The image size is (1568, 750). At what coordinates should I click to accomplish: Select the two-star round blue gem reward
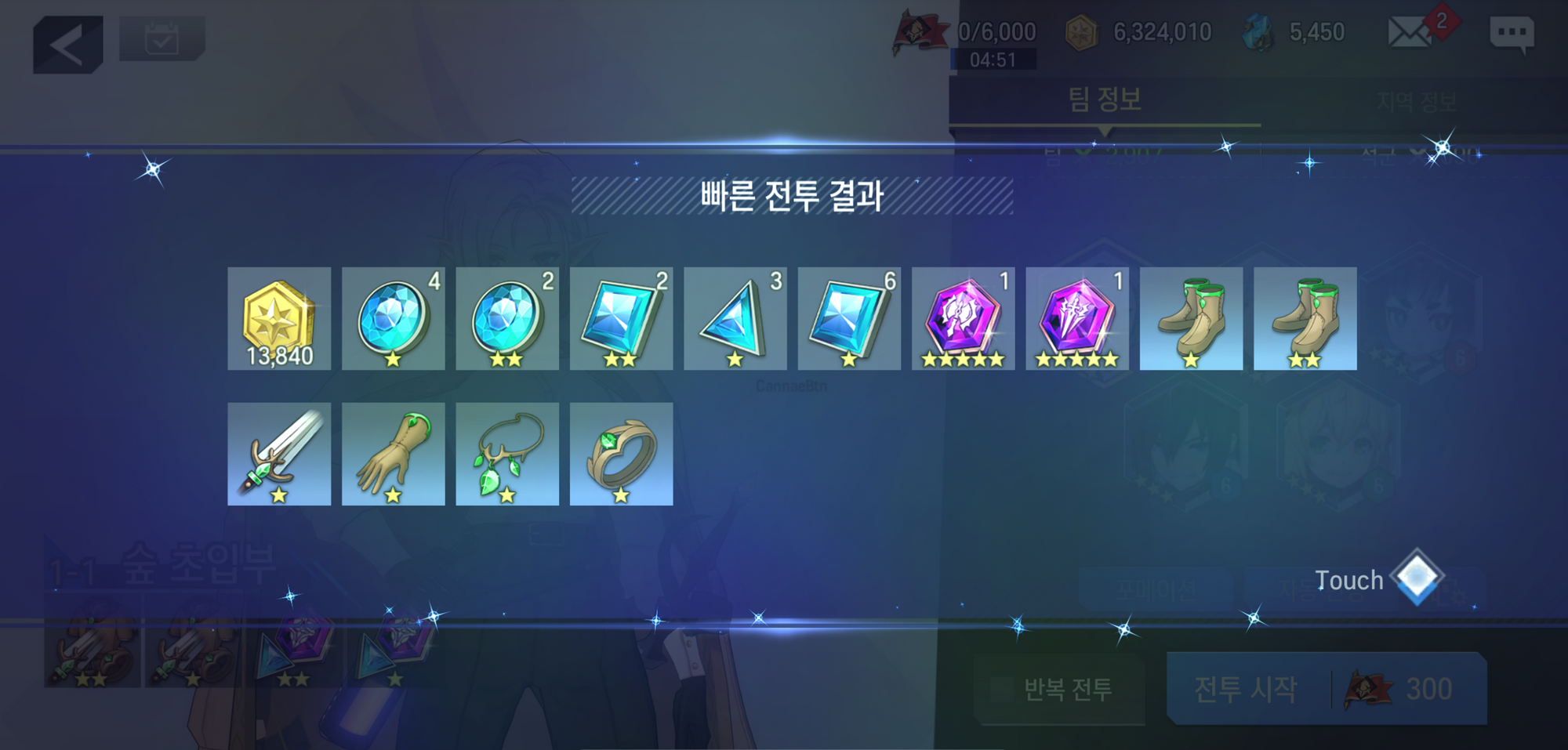click(507, 318)
